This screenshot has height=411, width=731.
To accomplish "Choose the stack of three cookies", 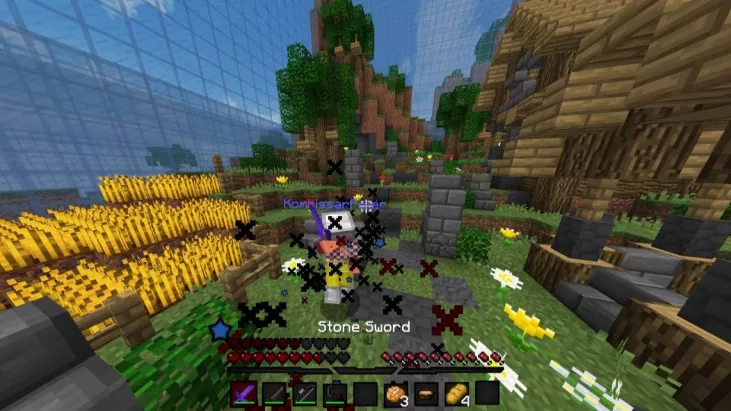I will (395, 393).
